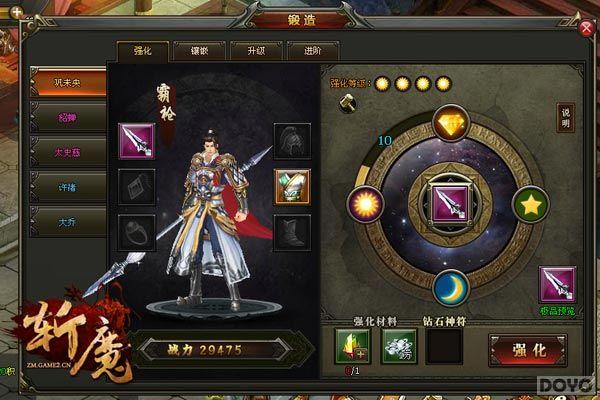Click the enhancement material slot with plus
The height and width of the screenshot is (400, 600).
[352, 348]
